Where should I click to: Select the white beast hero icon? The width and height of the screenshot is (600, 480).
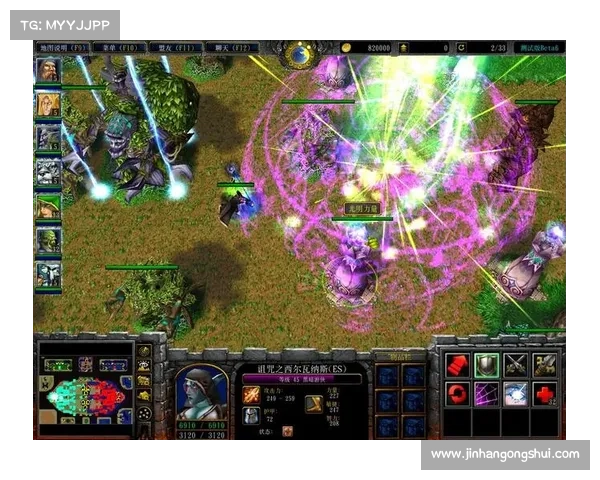(x=48, y=172)
